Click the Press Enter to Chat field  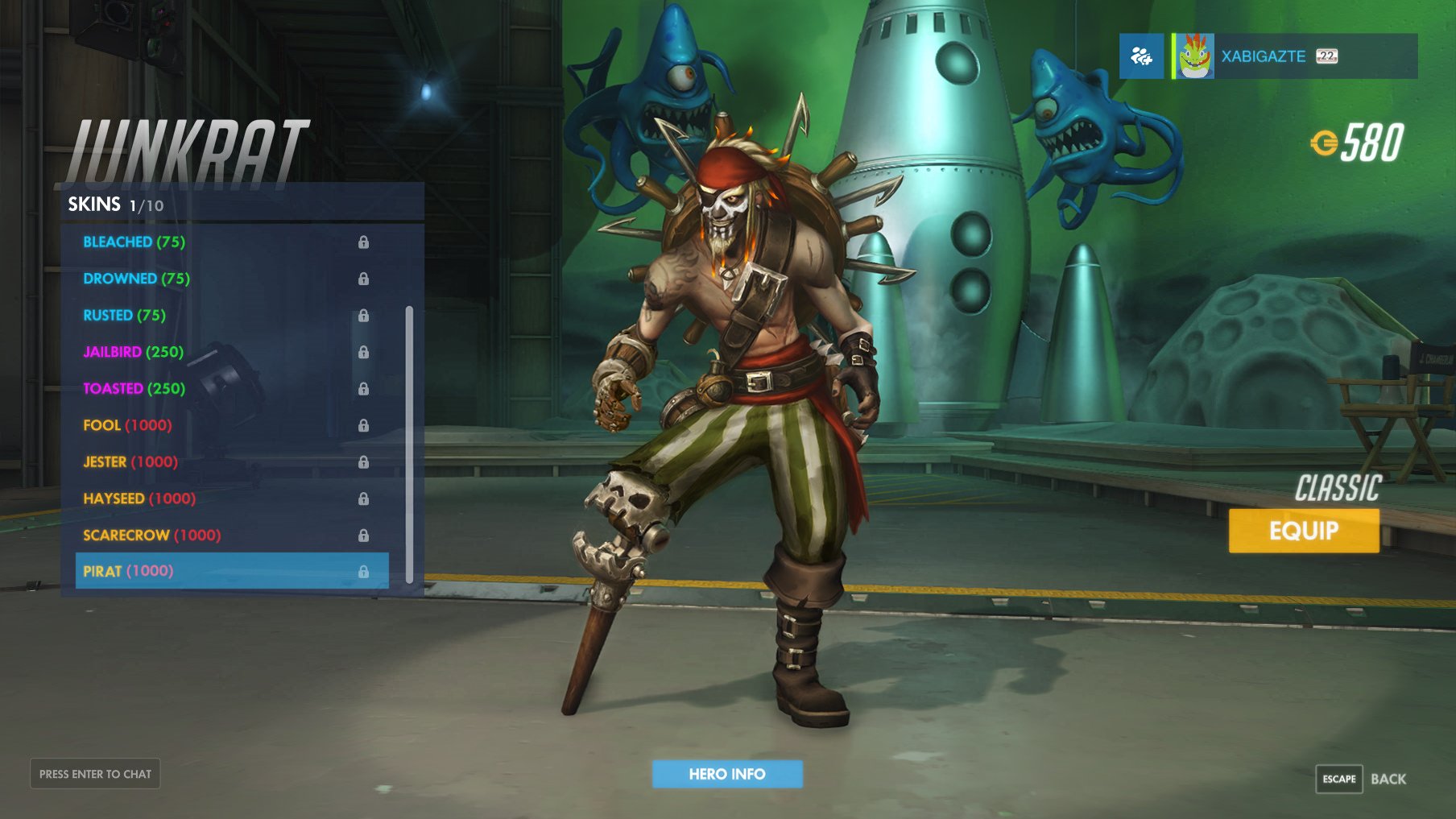click(94, 773)
